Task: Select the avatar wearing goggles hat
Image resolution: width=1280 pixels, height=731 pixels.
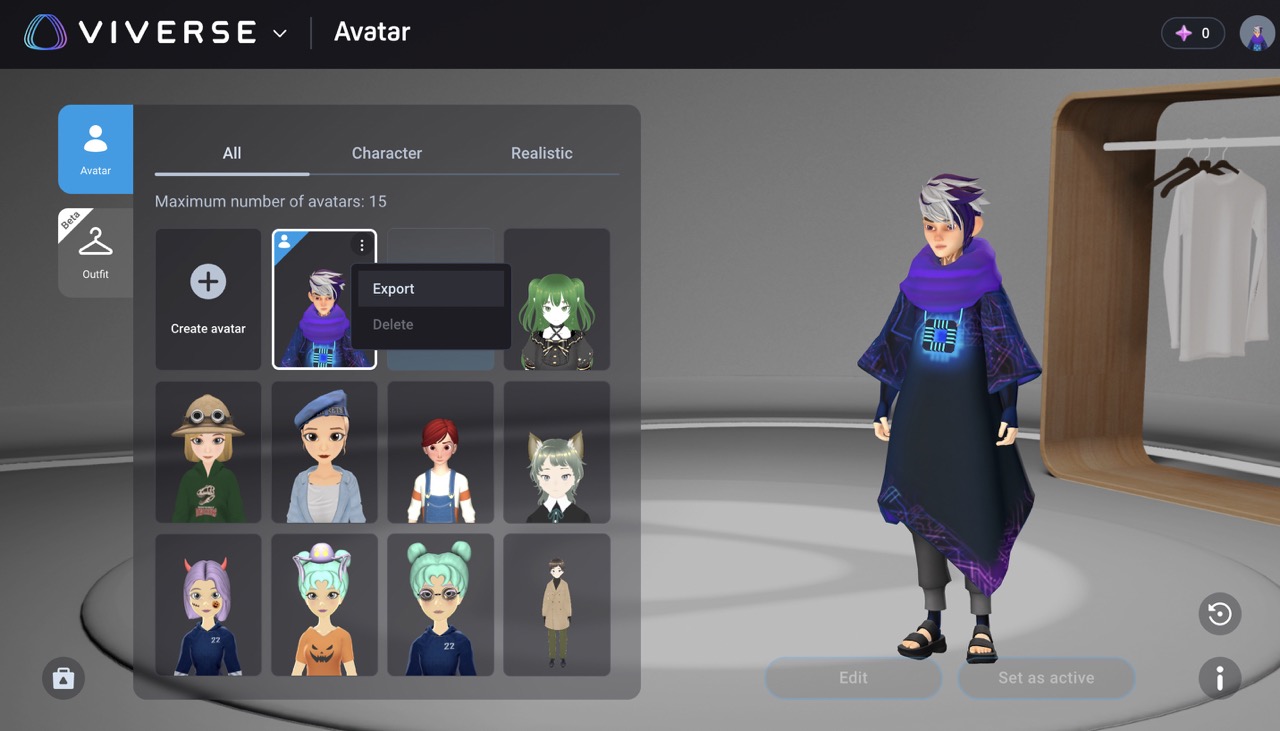Action: point(208,452)
